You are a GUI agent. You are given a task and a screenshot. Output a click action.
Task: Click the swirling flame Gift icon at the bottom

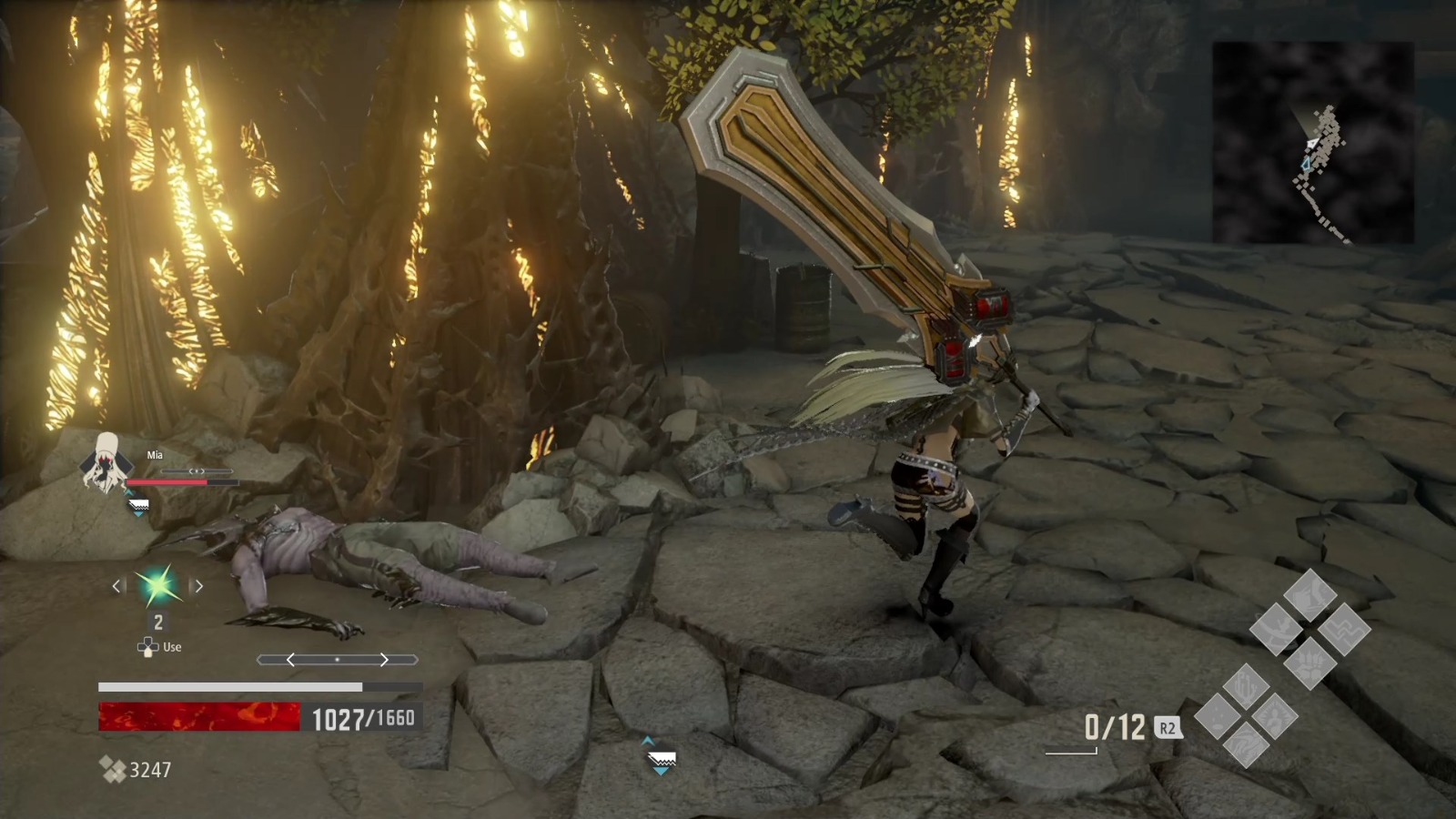tap(1246, 745)
